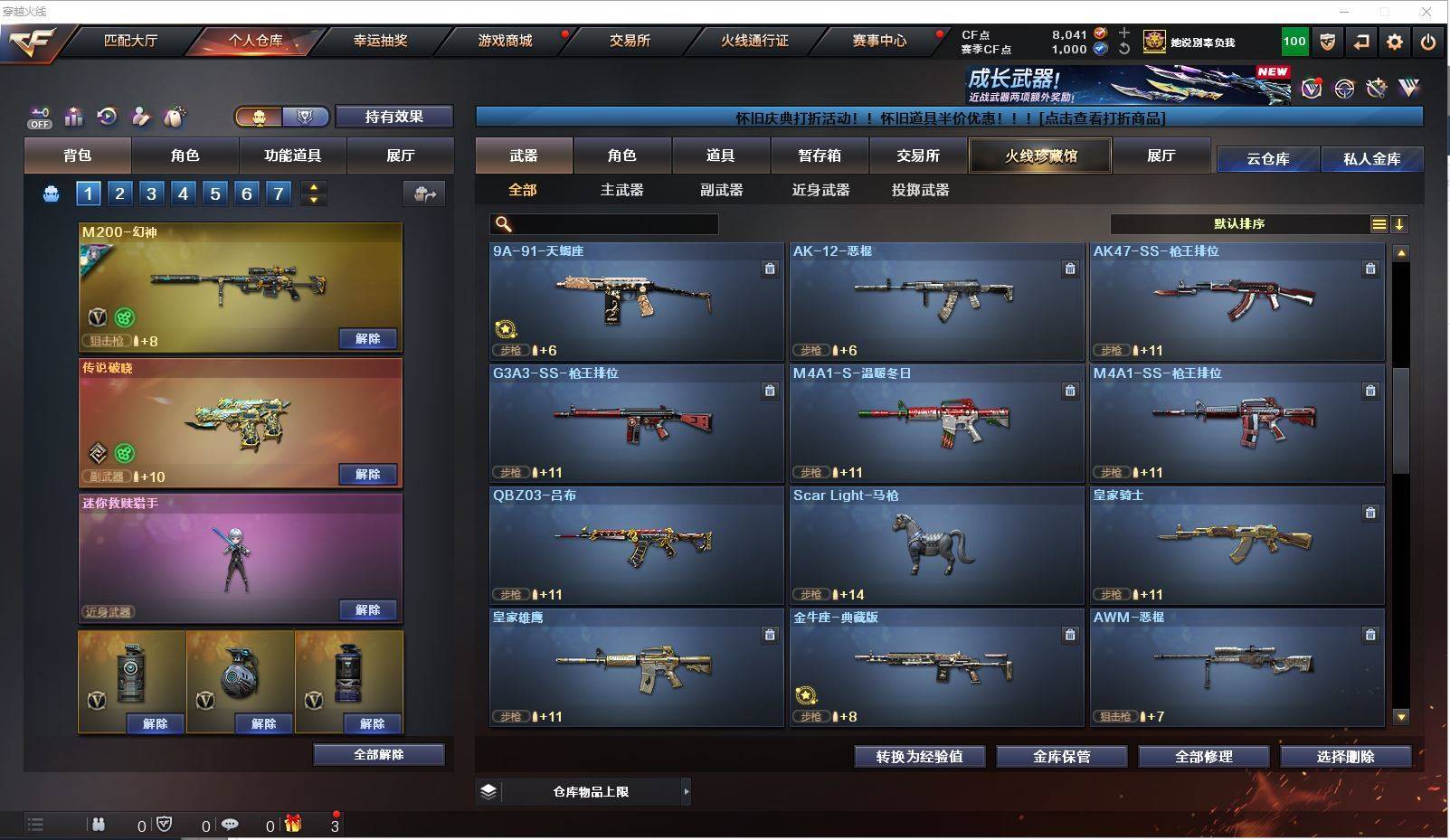
Task: Pick the AWM-恶棍 sniper card
Action: (1237, 667)
